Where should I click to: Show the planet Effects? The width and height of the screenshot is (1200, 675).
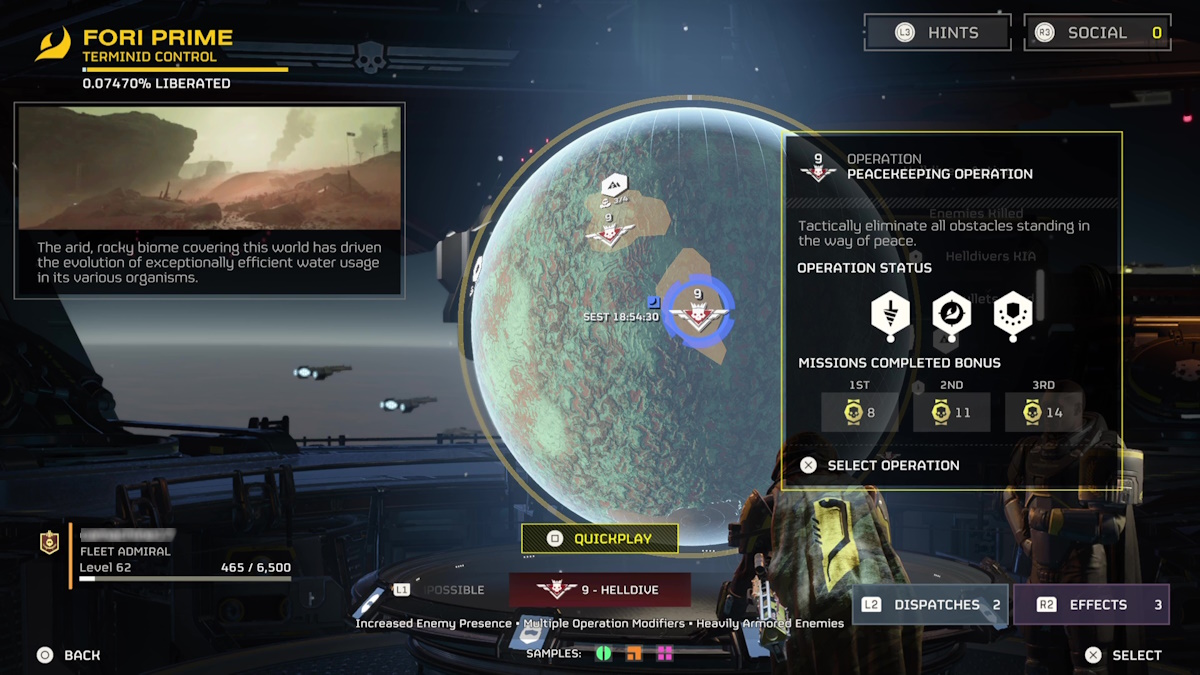coord(1091,605)
